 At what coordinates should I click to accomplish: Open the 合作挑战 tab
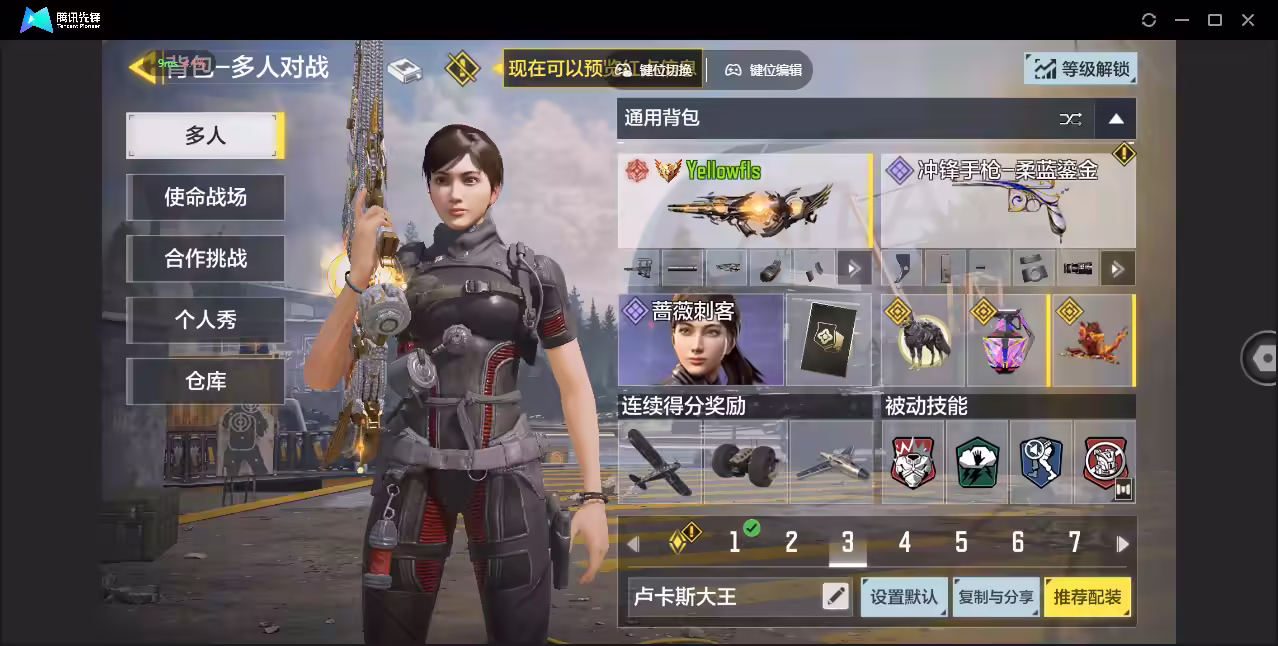(x=205, y=259)
